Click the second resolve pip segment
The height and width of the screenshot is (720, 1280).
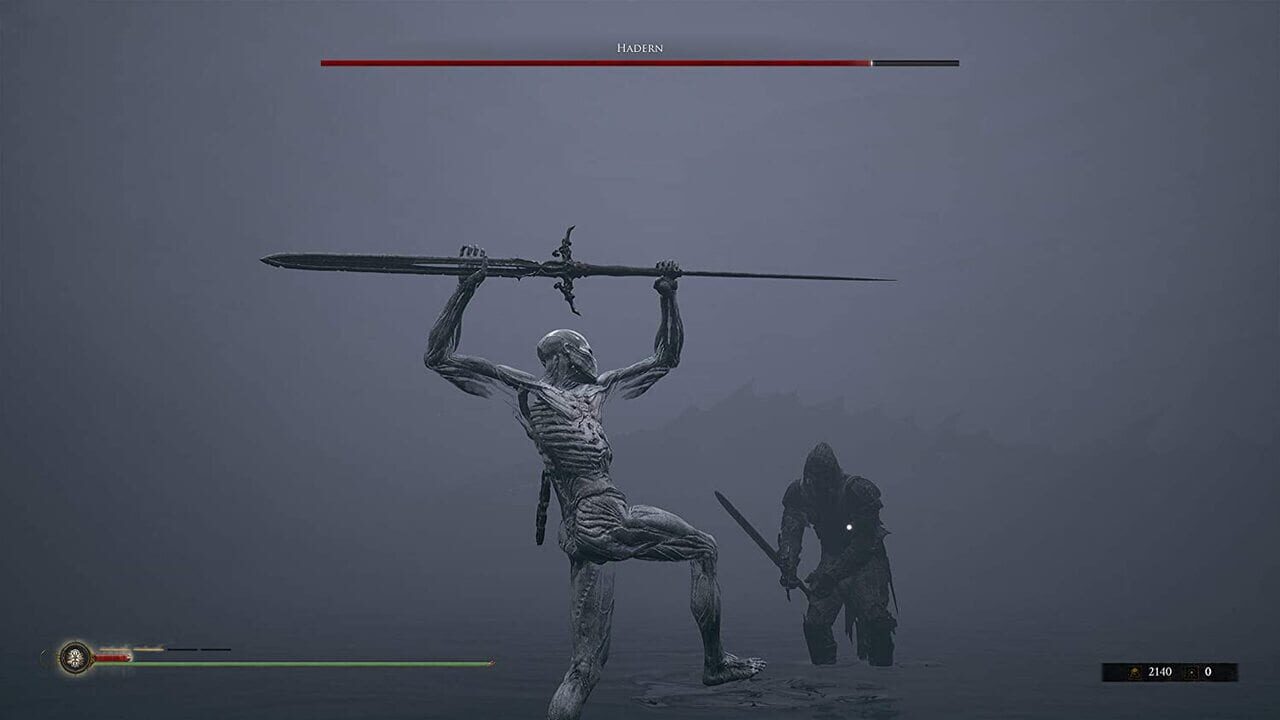pos(148,649)
